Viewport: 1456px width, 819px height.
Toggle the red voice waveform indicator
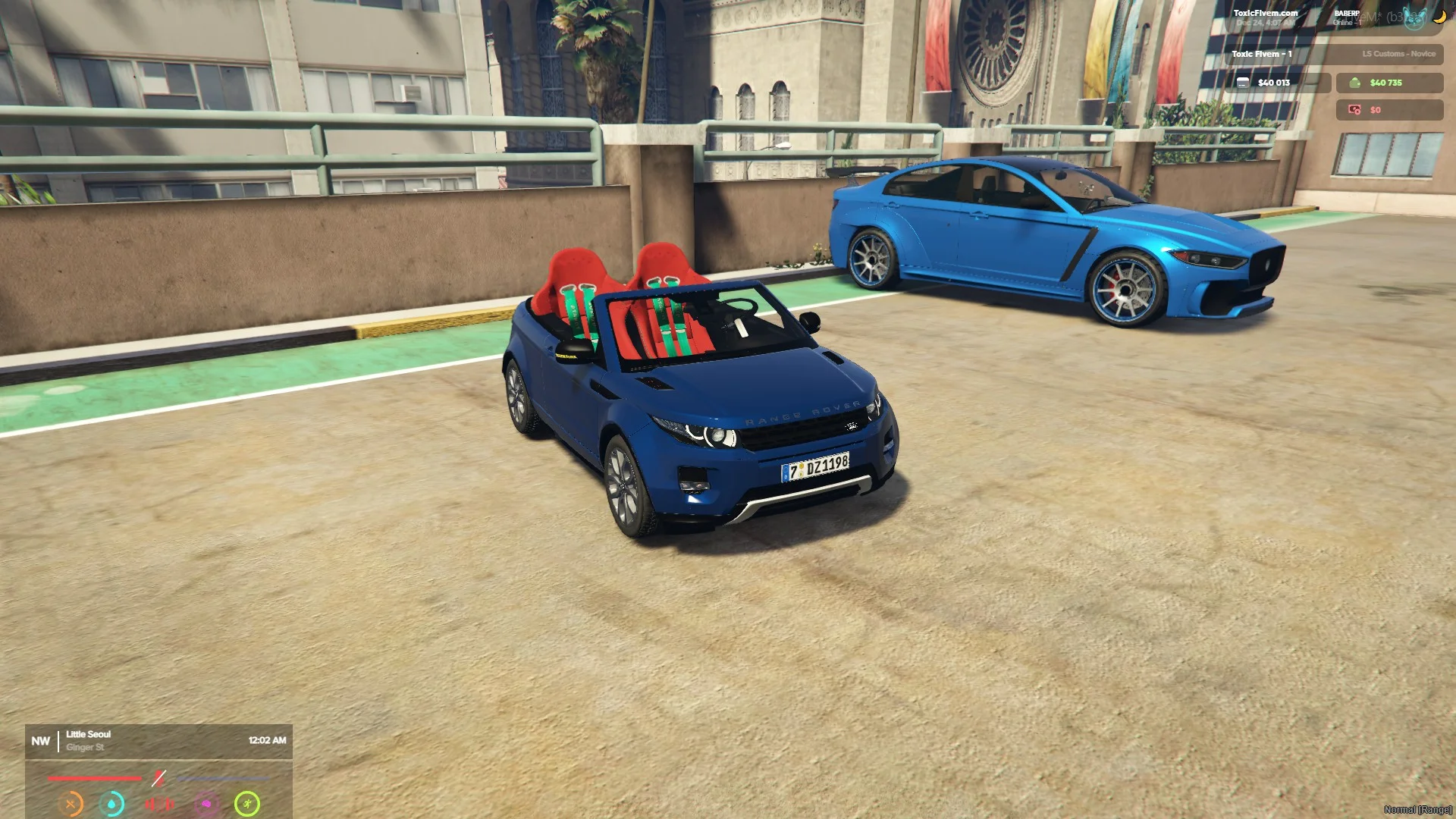point(160,804)
